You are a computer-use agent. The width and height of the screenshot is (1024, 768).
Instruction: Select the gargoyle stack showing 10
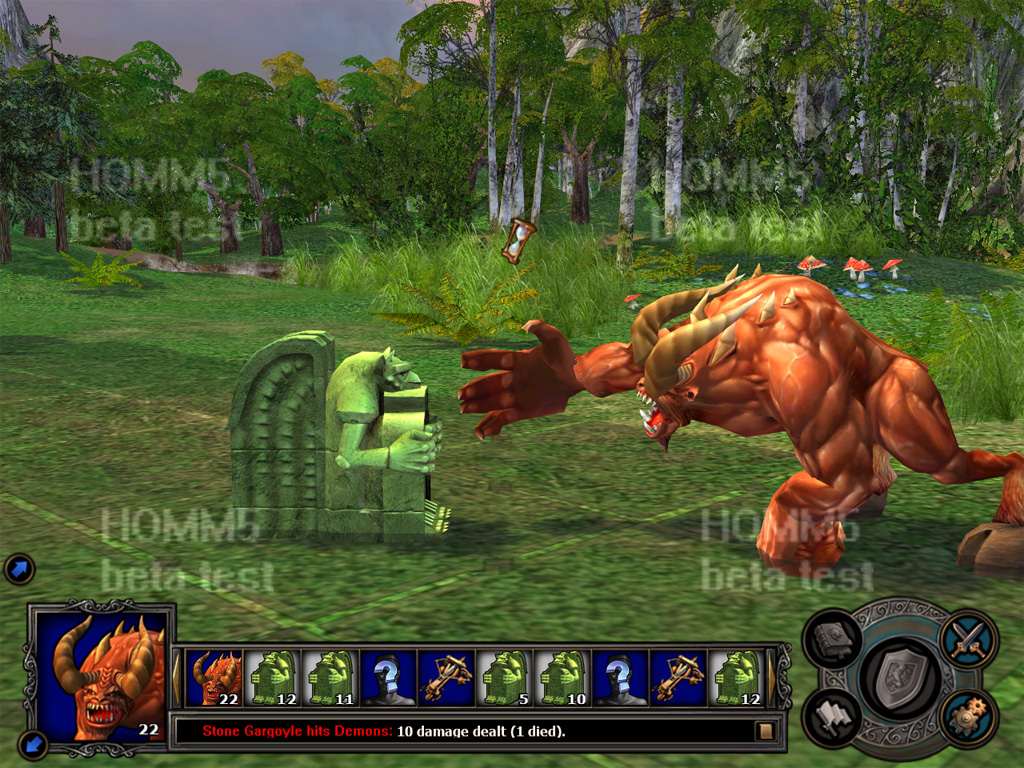[562, 677]
